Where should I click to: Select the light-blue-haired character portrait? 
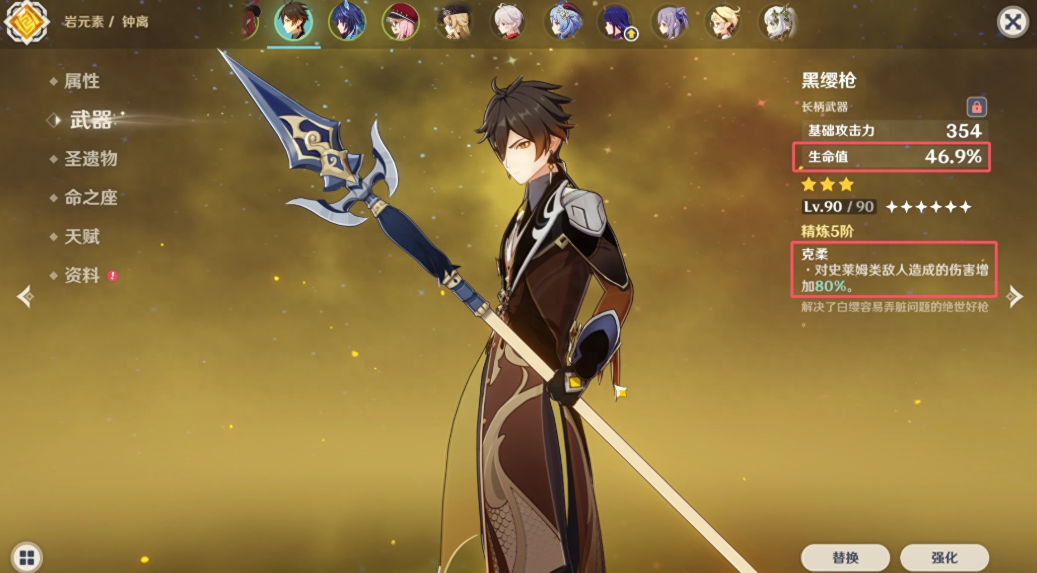point(563,21)
